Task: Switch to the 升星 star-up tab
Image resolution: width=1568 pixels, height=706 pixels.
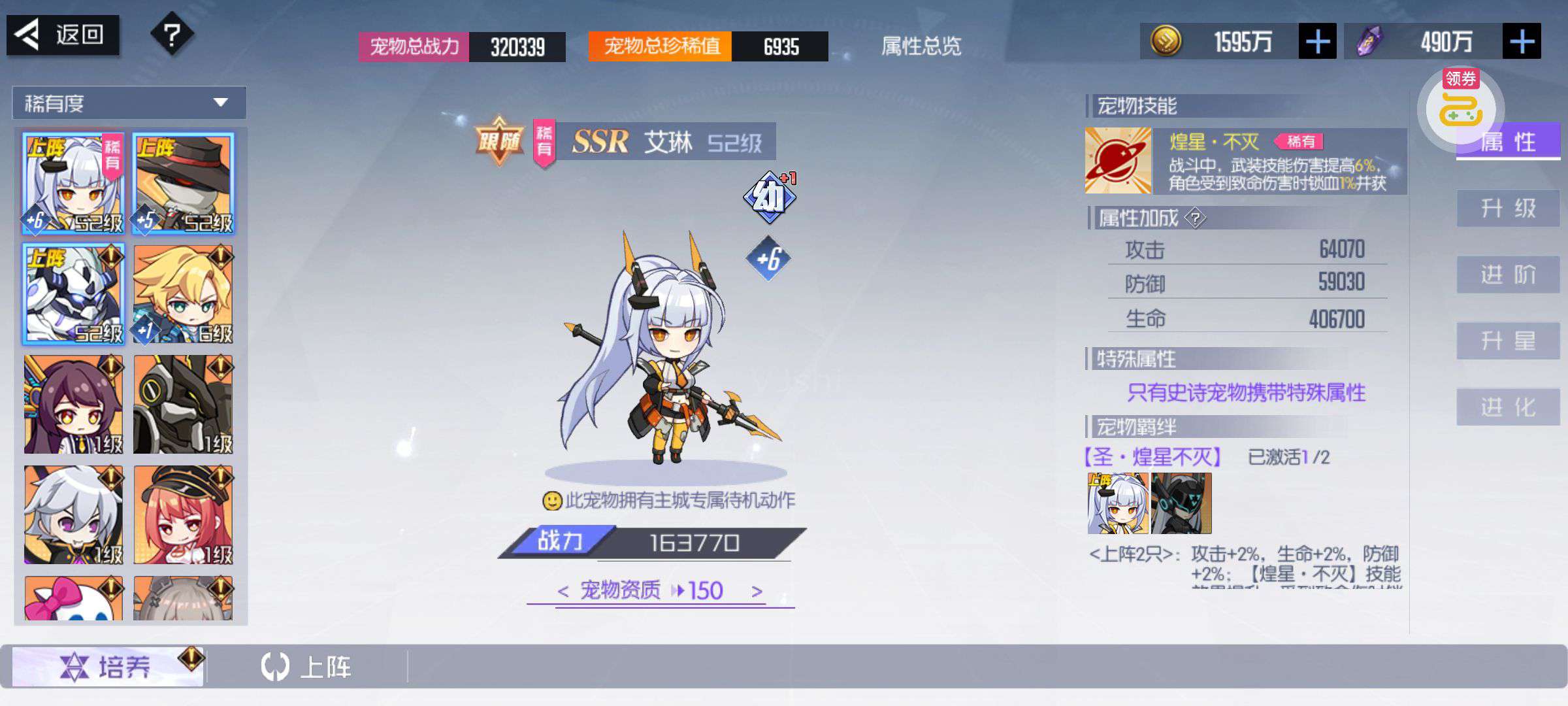Action: [1508, 341]
